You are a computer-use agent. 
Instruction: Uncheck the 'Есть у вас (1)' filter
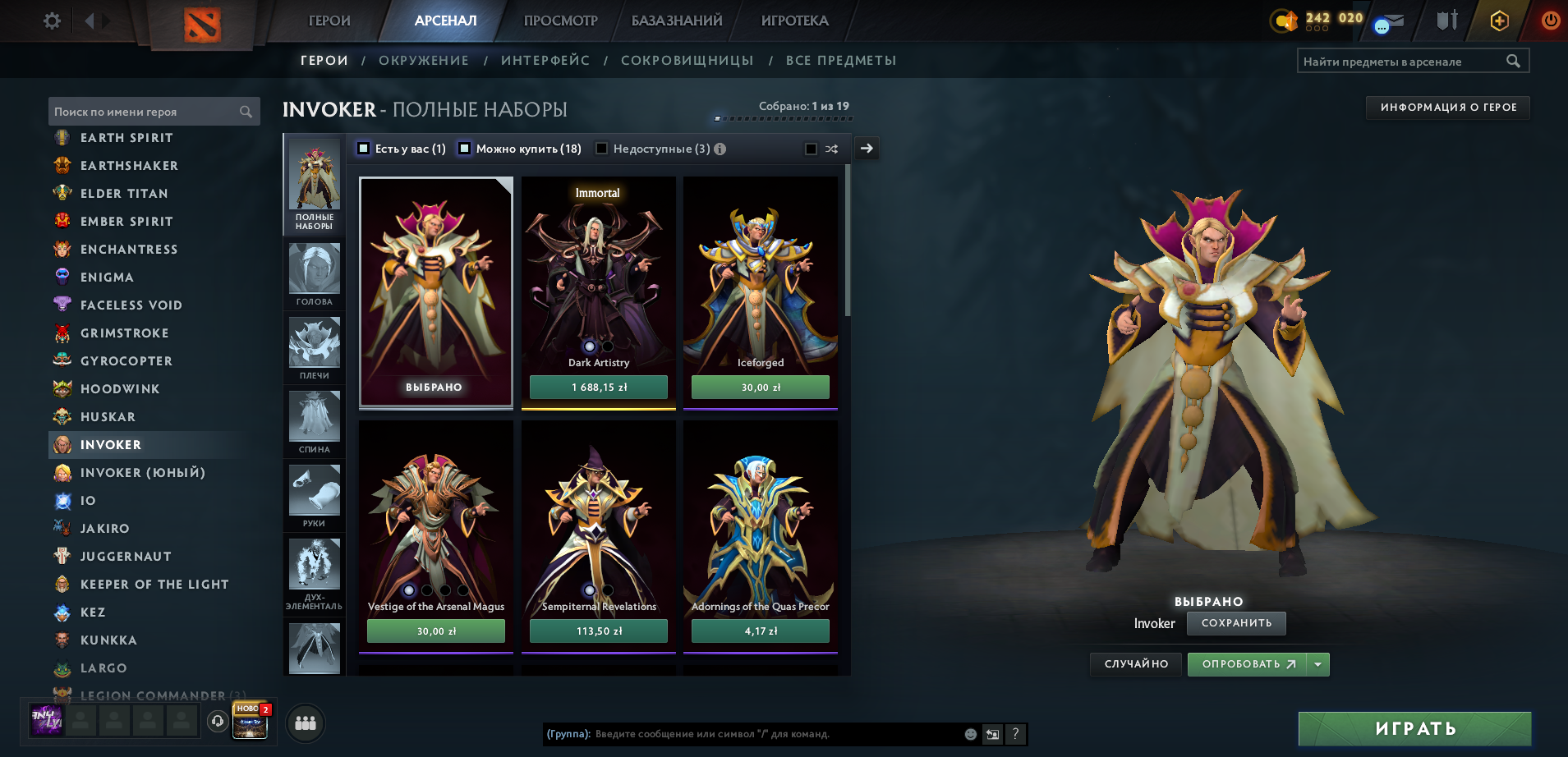361,149
